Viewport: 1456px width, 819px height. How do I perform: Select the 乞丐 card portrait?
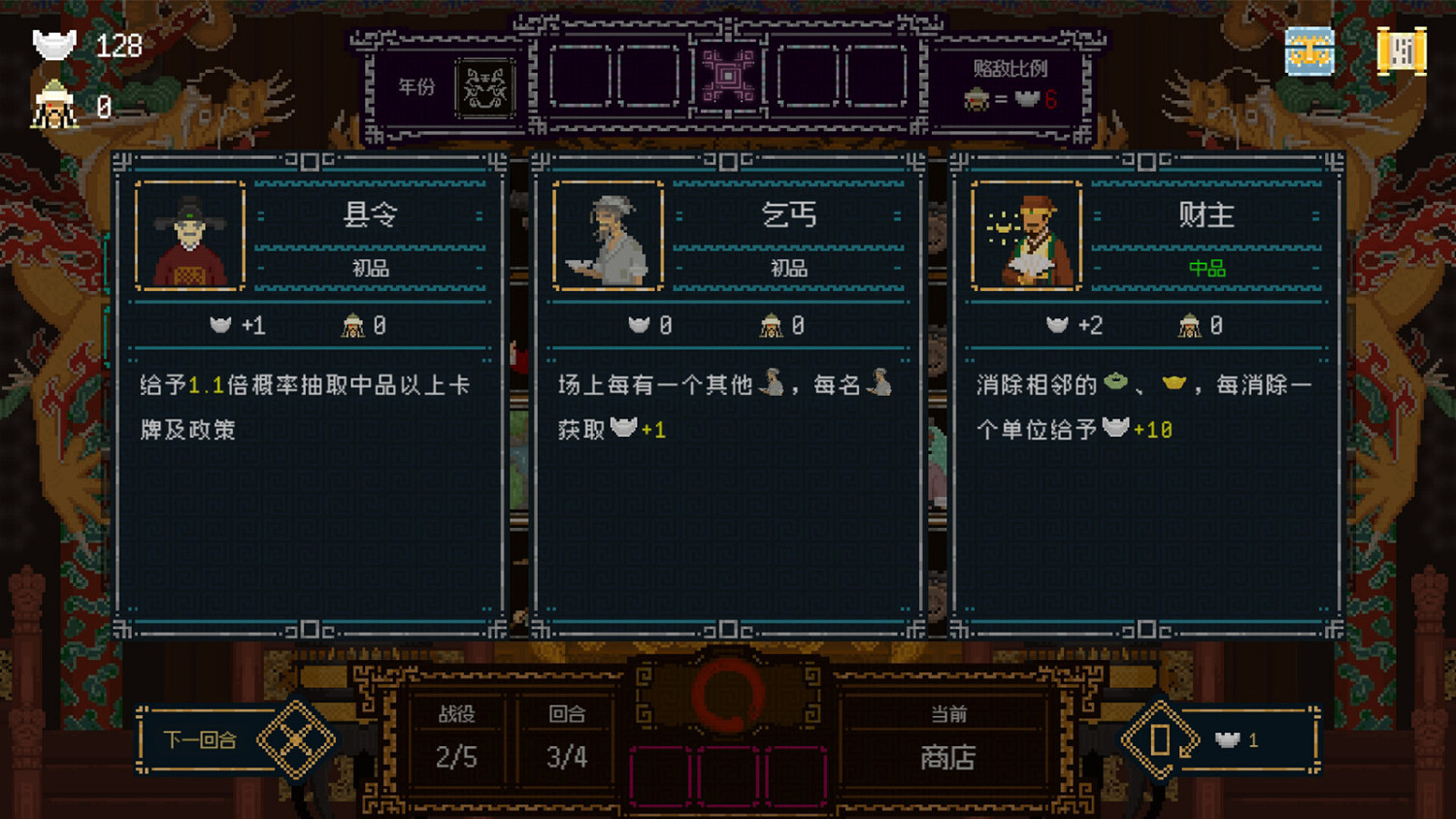point(607,235)
